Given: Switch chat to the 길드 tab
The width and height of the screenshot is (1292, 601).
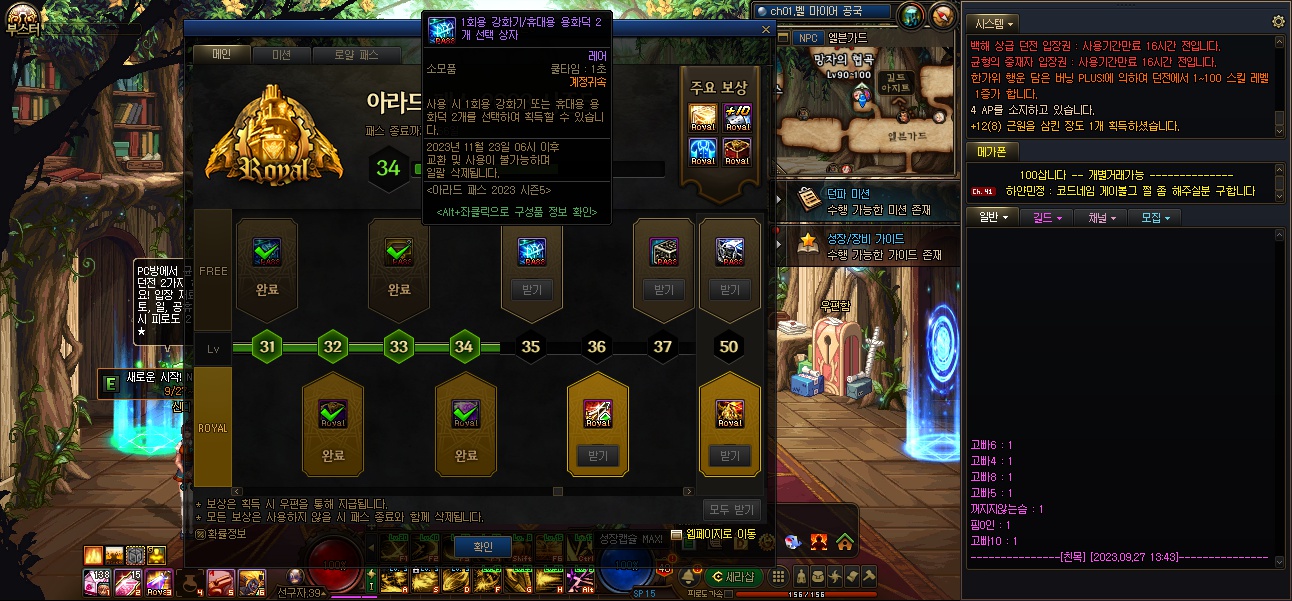Looking at the screenshot, I should 1047,216.
